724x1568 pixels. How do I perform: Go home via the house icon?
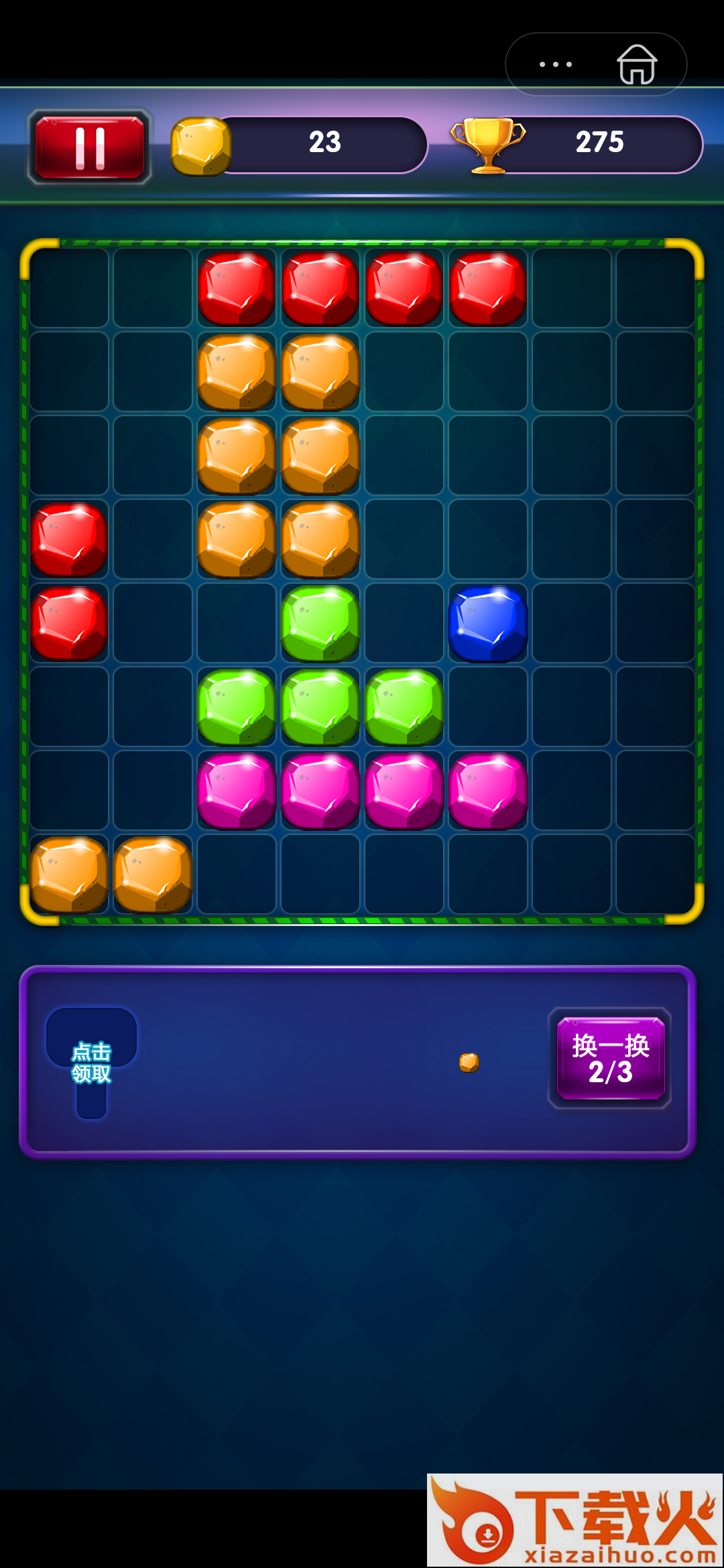[636, 64]
